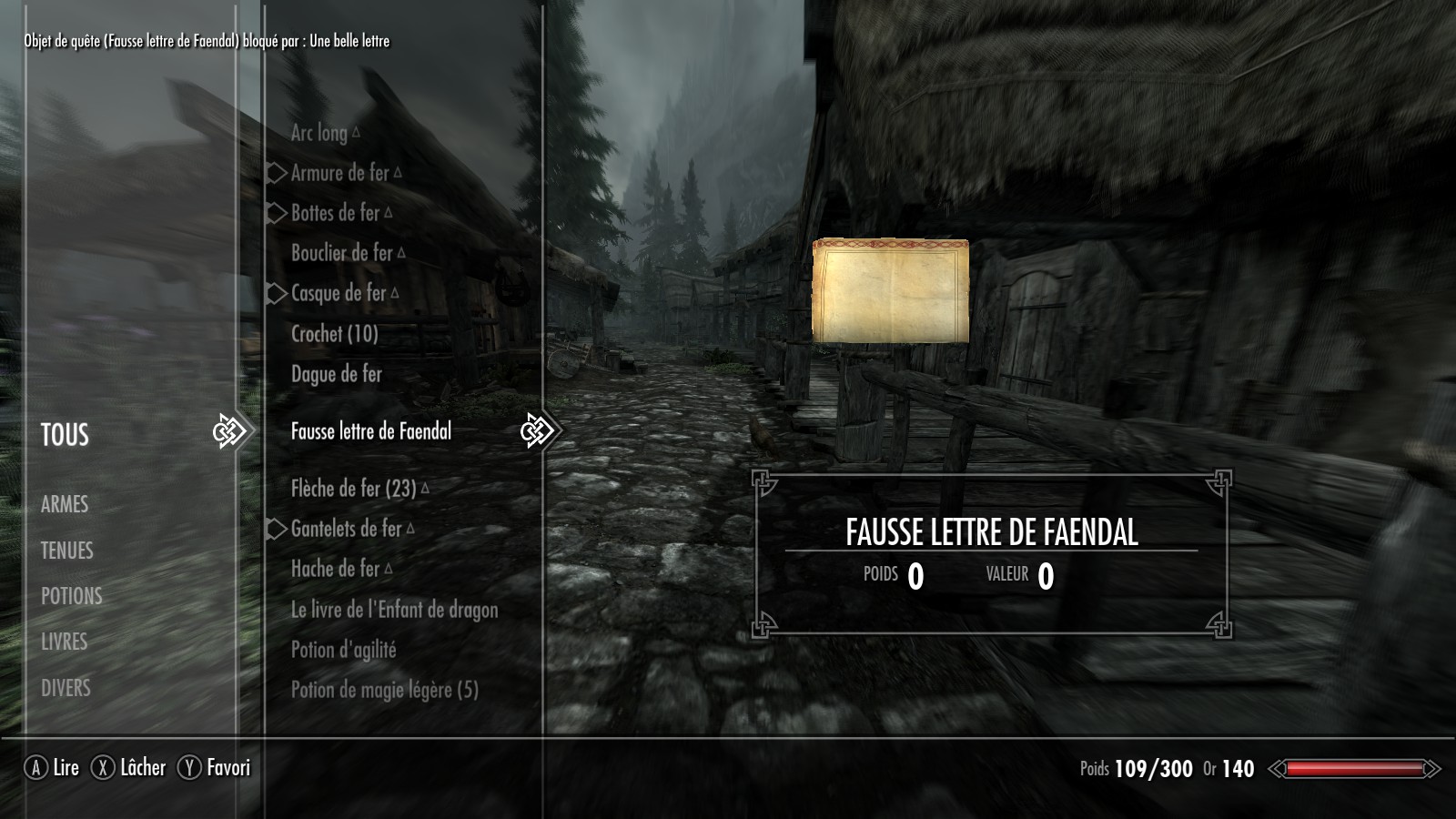Pick Le livre de l'Enfant de dragon
Screen dimensions: 1456x819
click(x=394, y=610)
